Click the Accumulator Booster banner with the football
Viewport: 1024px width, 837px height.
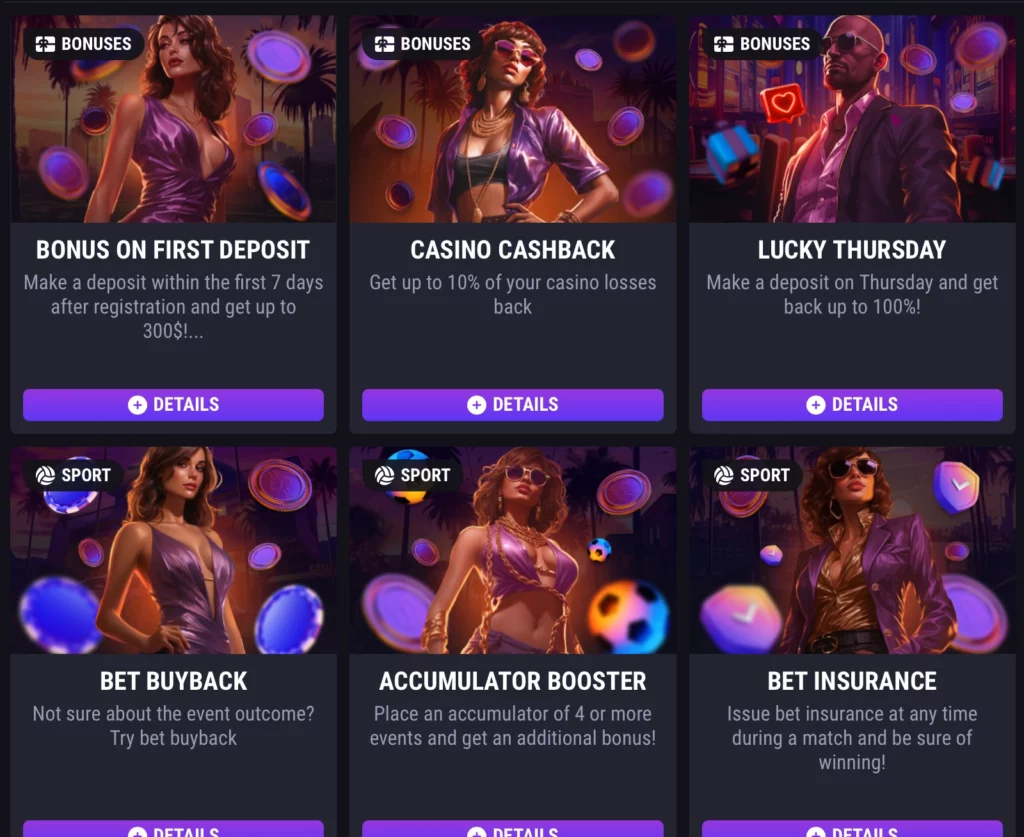pyautogui.click(x=512, y=560)
